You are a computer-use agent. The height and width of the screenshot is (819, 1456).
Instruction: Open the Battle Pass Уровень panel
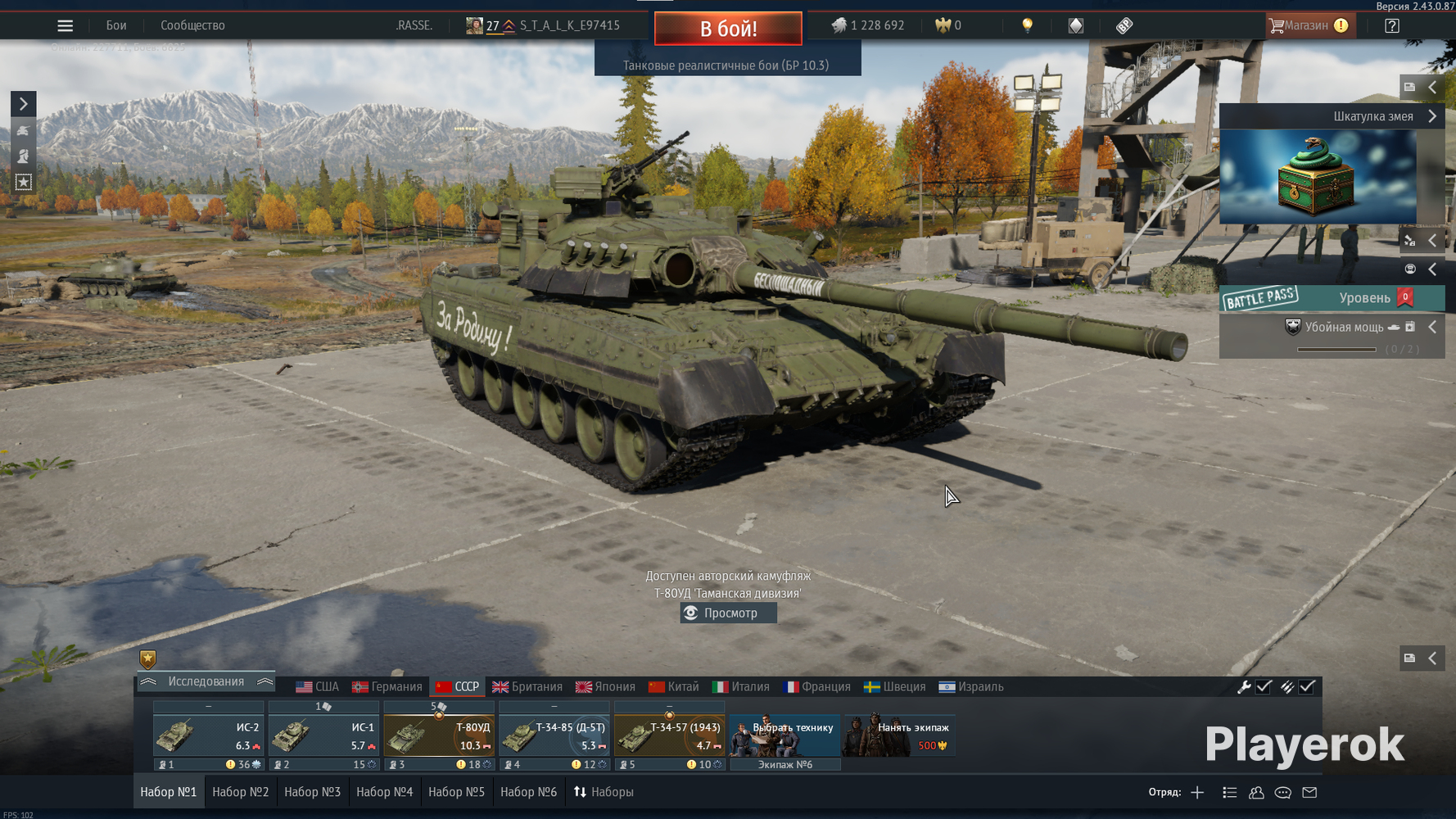[1332, 298]
